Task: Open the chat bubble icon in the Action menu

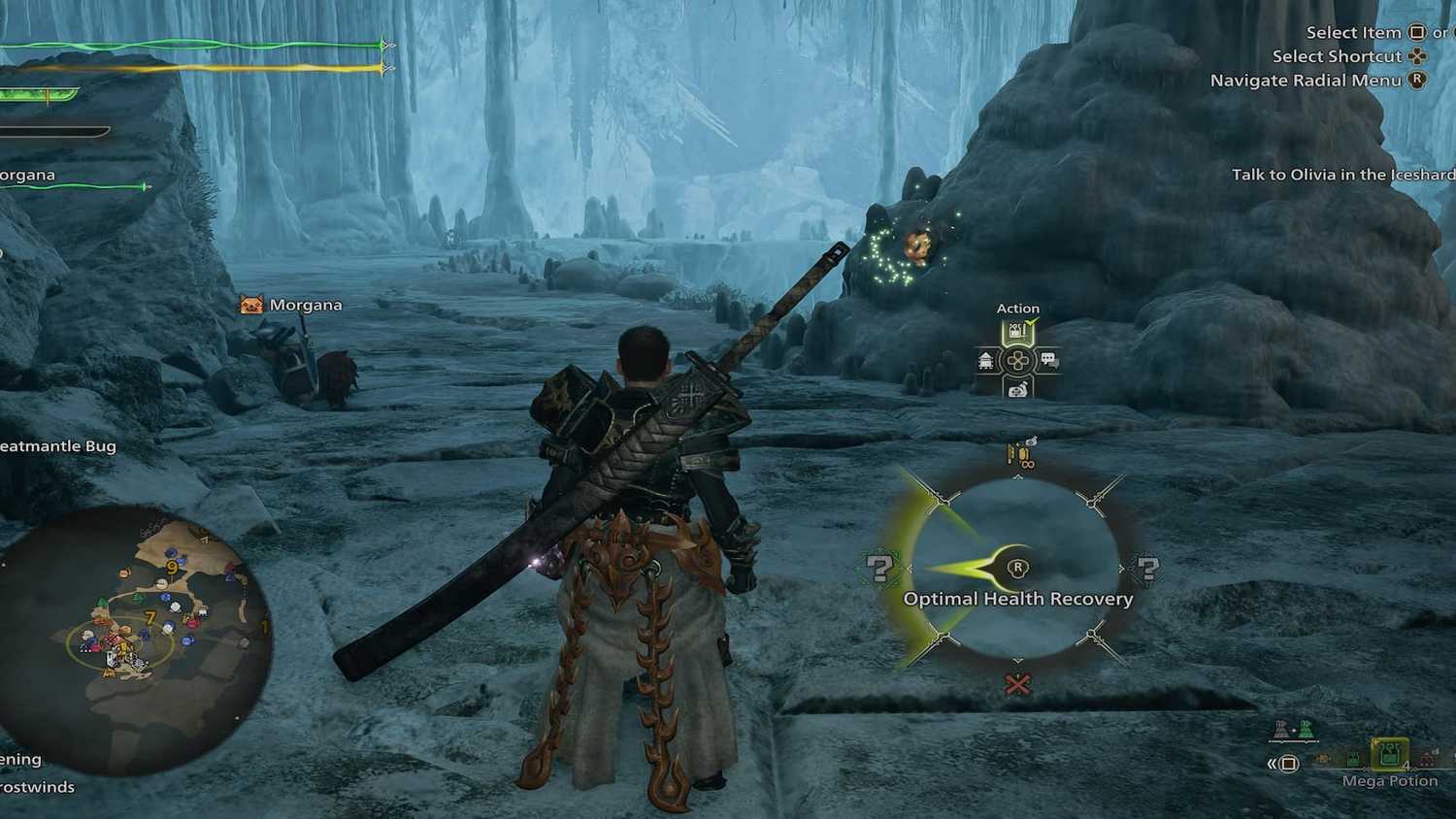Action: pos(1049,358)
